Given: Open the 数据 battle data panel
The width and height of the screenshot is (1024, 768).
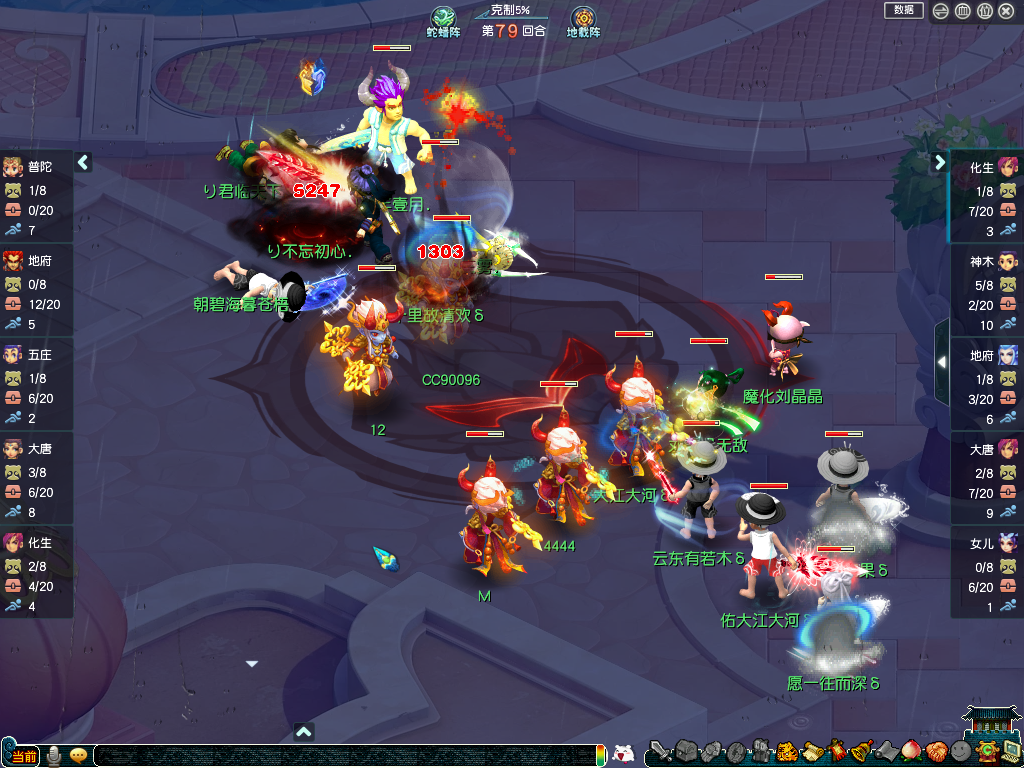Looking at the screenshot, I should [903, 10].
